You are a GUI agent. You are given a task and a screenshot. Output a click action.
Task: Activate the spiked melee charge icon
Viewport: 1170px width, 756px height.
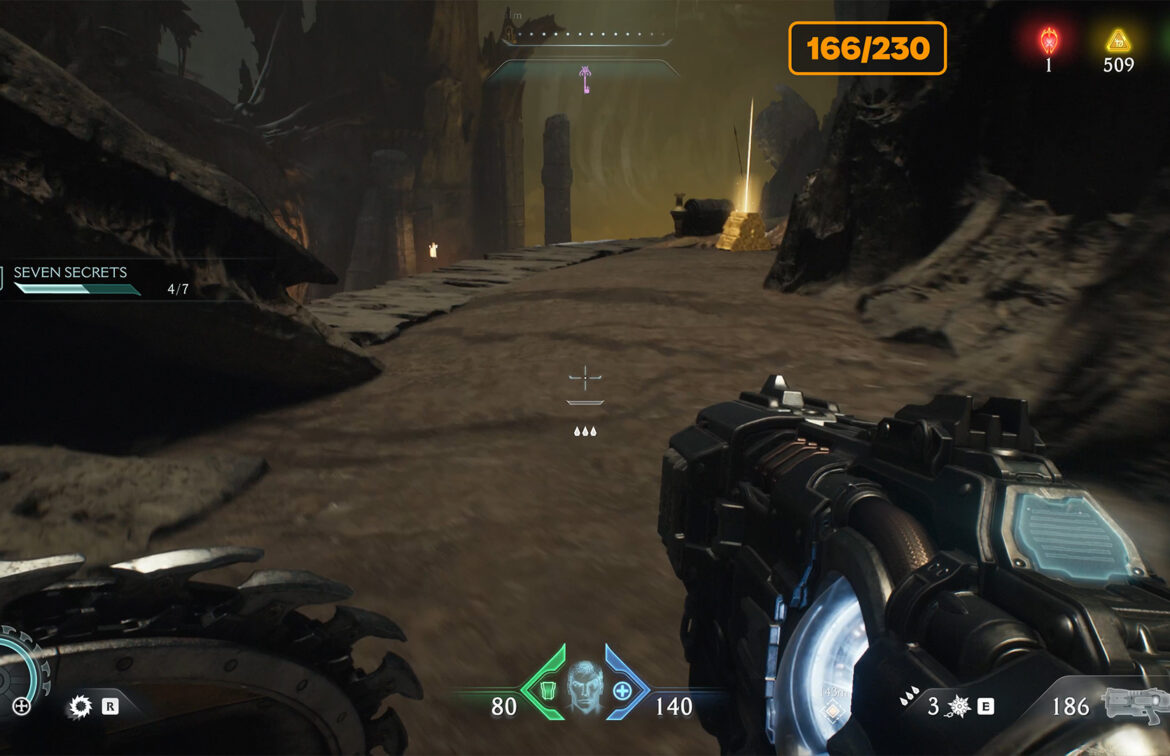point(958,707)
